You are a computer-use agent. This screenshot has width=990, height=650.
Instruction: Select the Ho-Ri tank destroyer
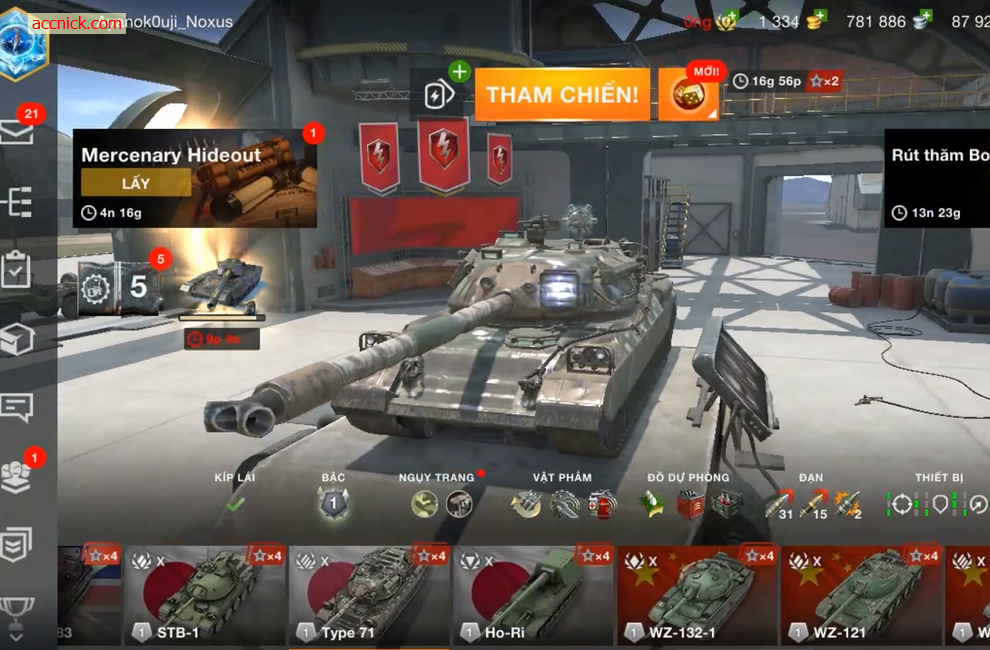click(533, 595)
